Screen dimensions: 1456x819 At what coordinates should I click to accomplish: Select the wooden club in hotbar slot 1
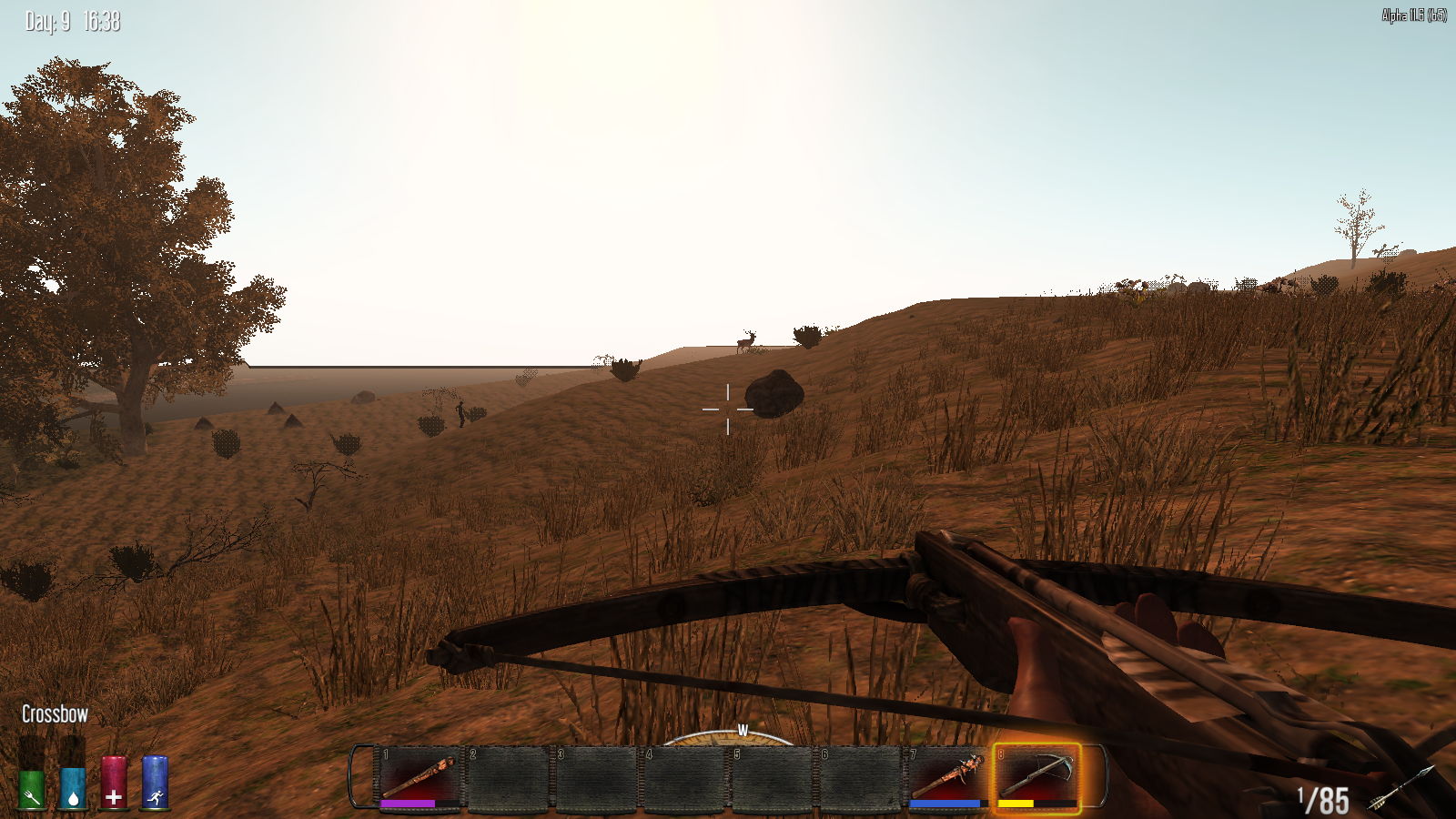pos(420,776)
